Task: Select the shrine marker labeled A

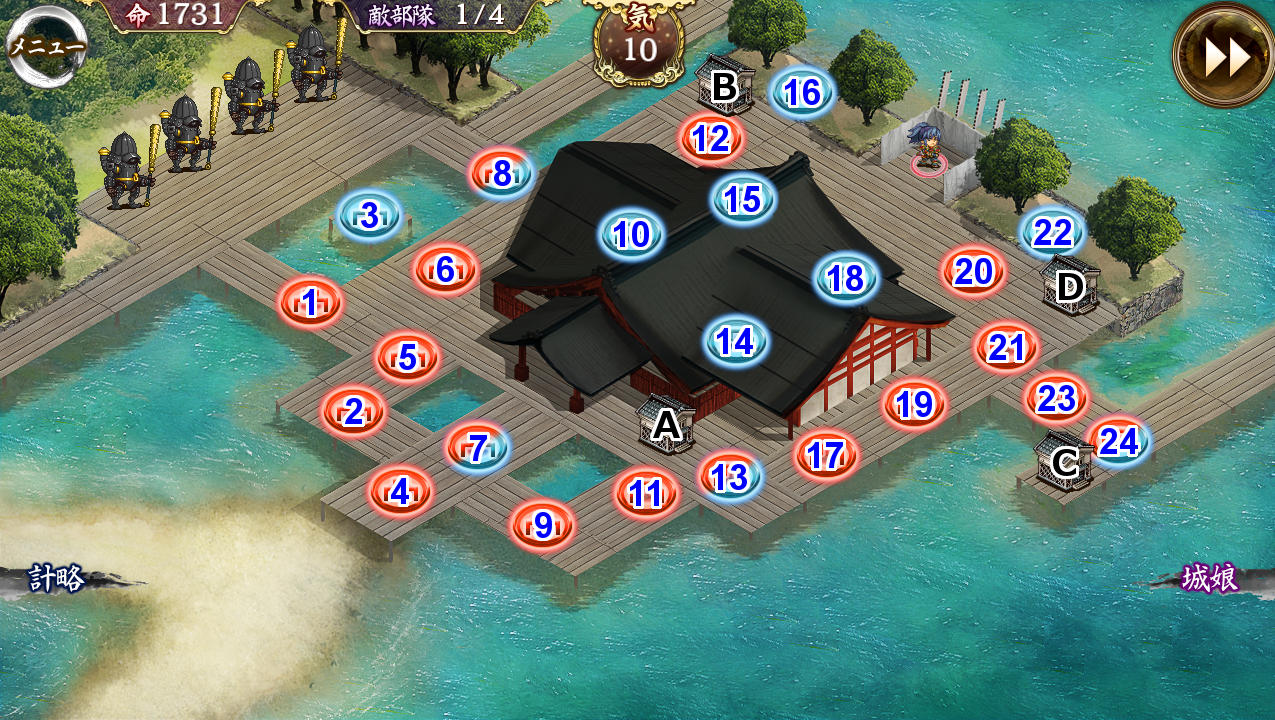Action: (x=666, y=424)
